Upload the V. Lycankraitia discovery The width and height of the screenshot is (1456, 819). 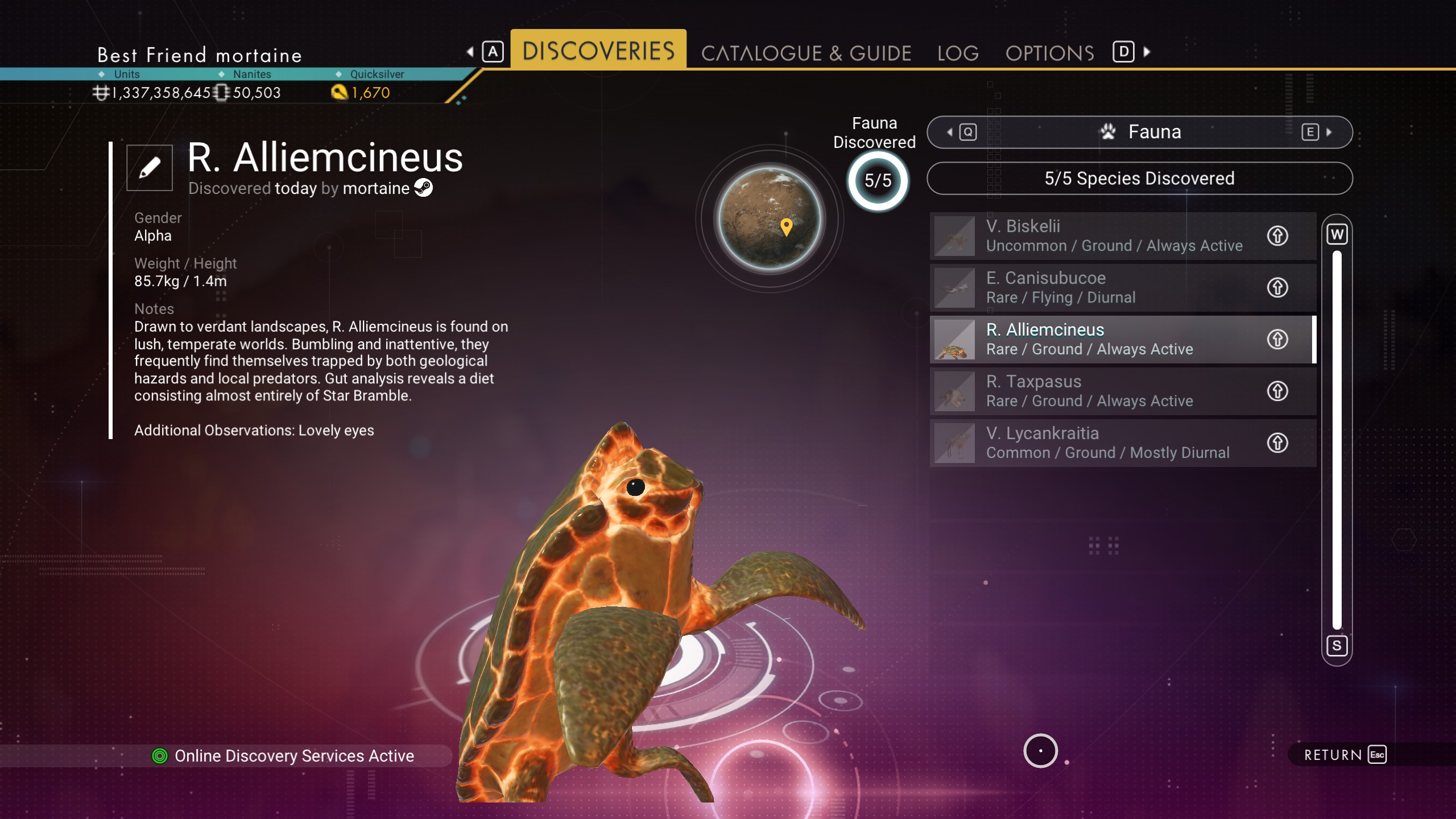(x=1277, y=443)
